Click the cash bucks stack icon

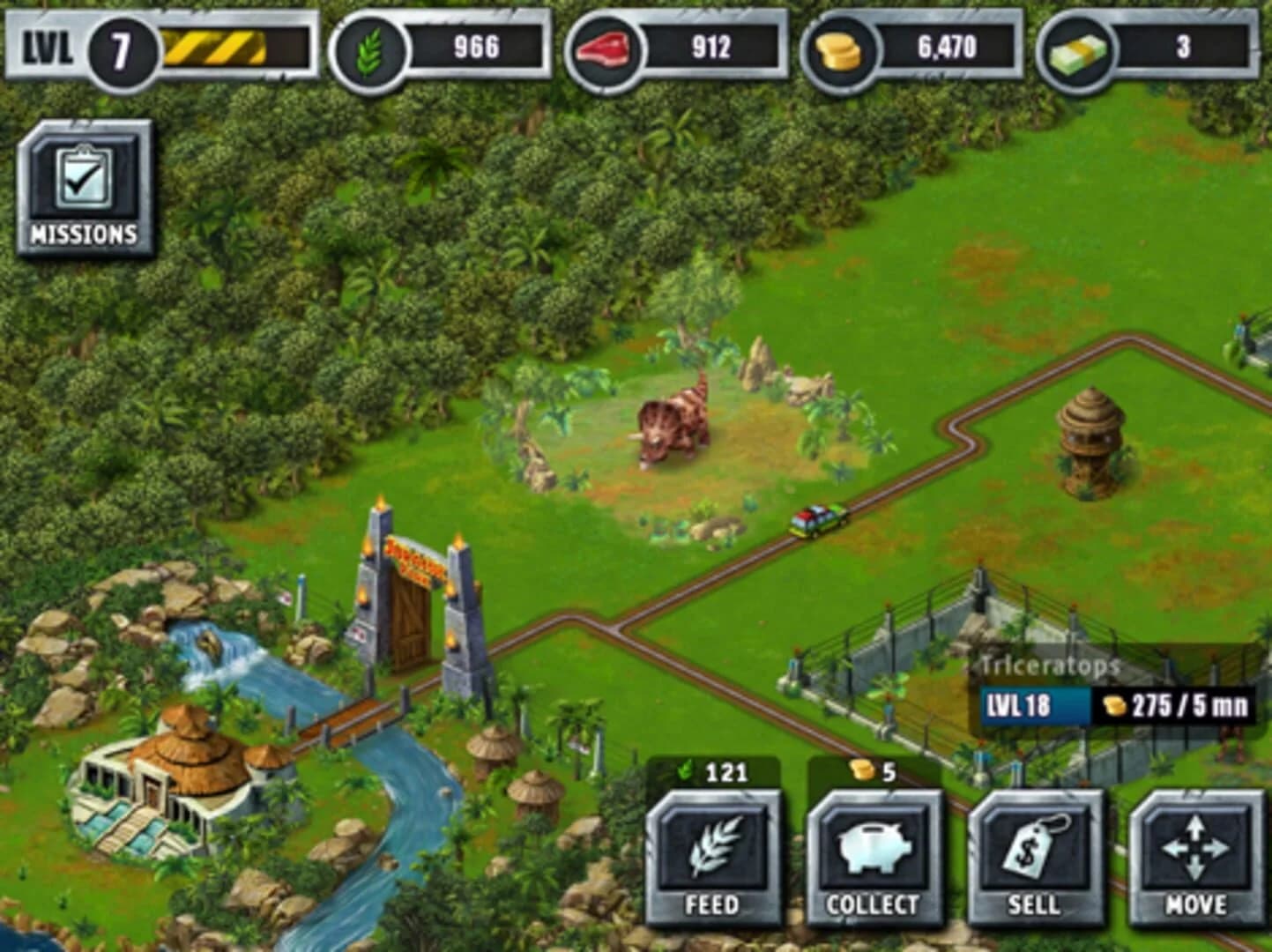tap(1077, 50)
